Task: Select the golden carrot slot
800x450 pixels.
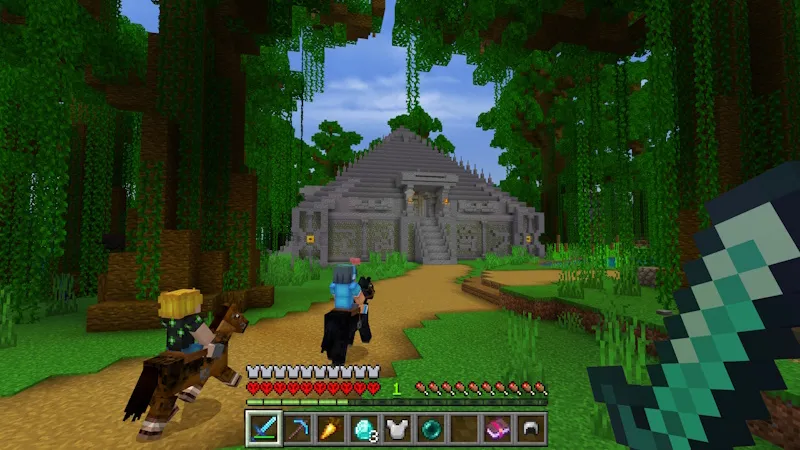Action: pos(329,428)
